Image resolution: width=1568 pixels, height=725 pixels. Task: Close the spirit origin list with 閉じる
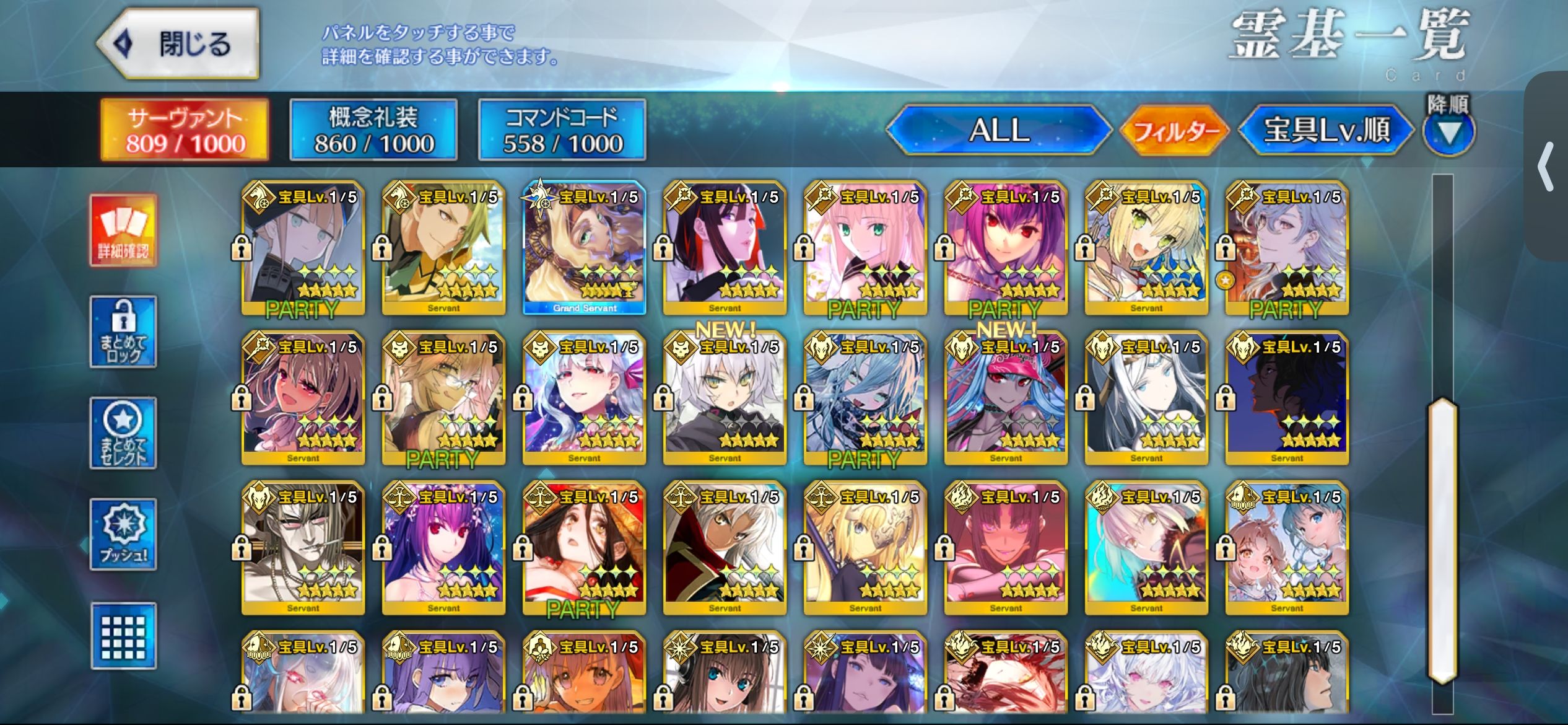pyautogui.click(x=178, y=44)
